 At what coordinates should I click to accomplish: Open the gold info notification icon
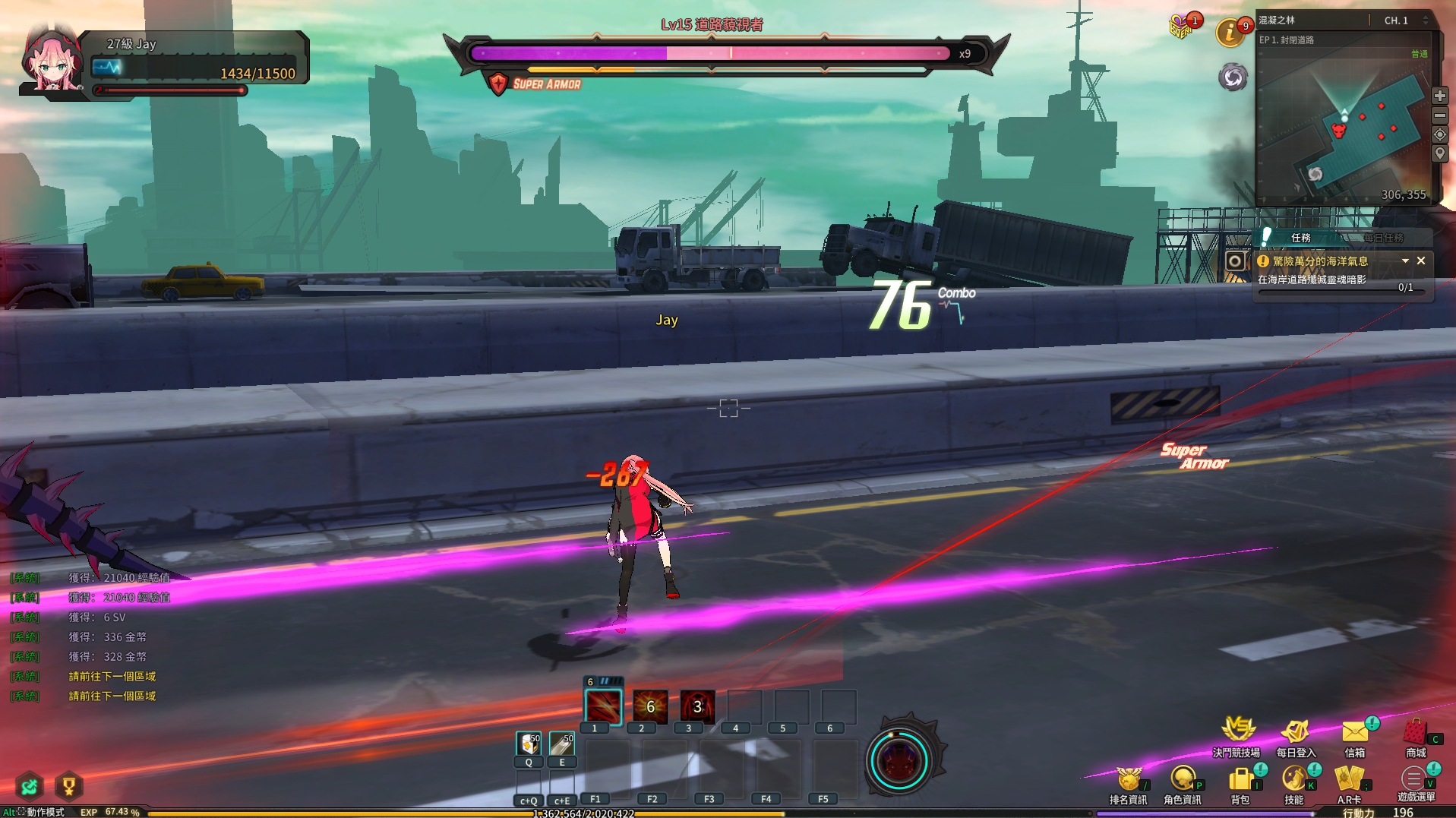[1230, 33]
